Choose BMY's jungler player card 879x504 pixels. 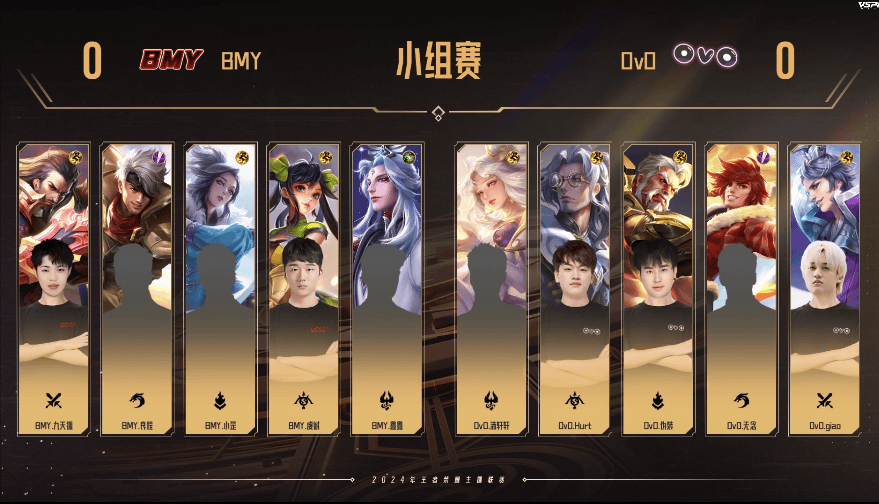(137, 288)
